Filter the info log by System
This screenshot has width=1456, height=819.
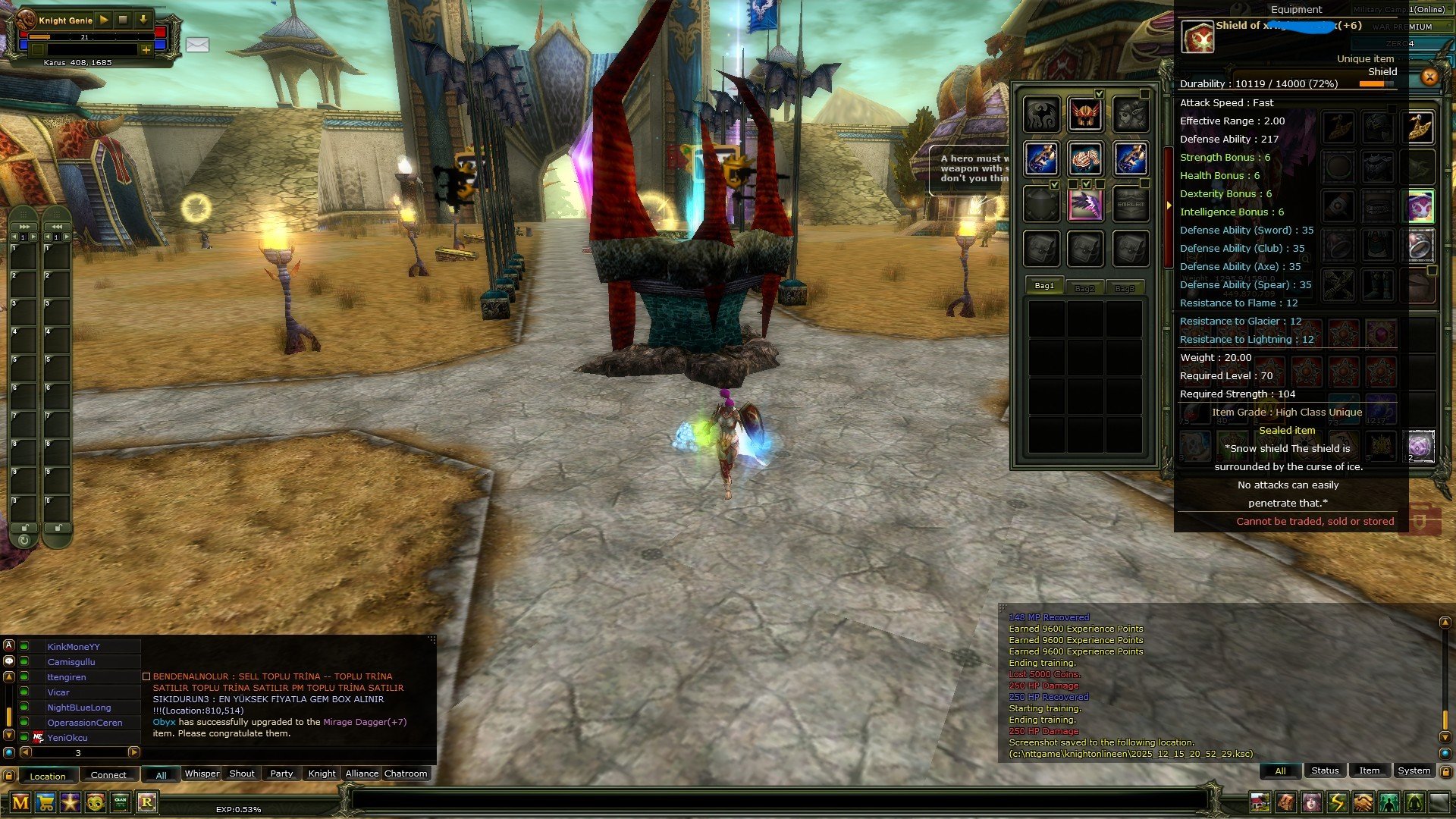pos(1414,770)
